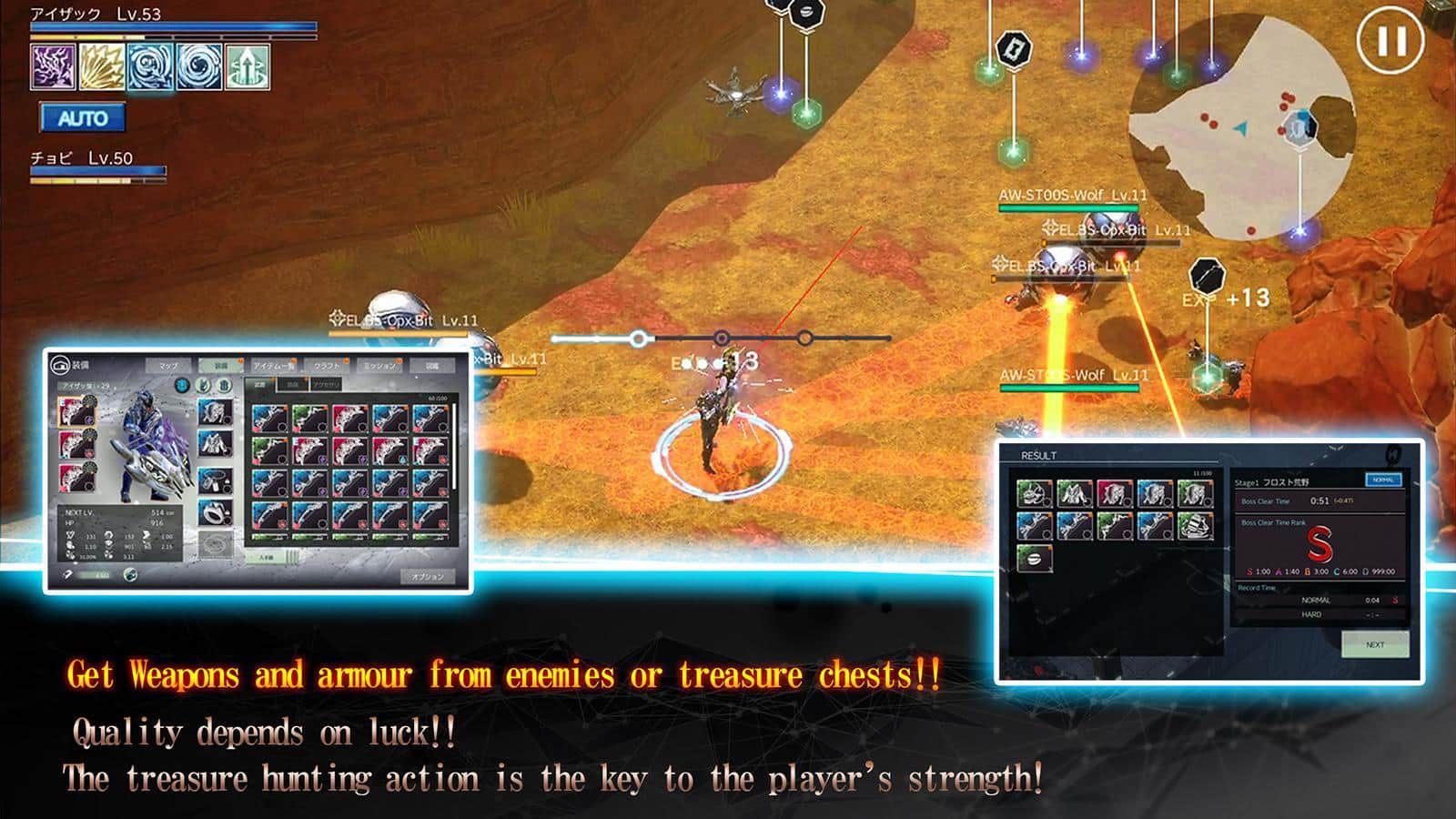This screenshot has width=1456, height=819.
Task: Pause the game with the pause button
Action: (x=1390, y=41)
